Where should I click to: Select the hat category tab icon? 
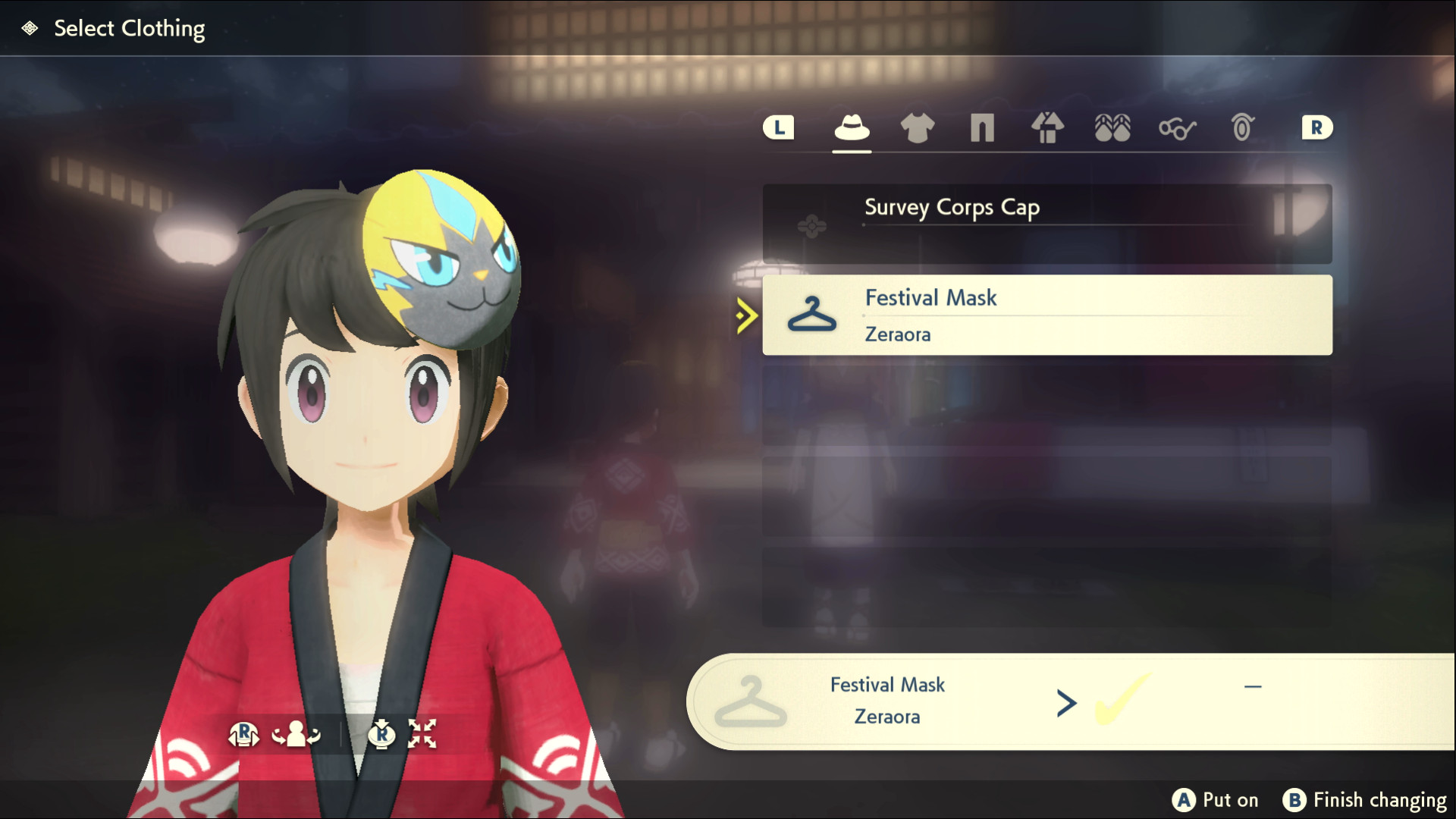pos(852,129)
